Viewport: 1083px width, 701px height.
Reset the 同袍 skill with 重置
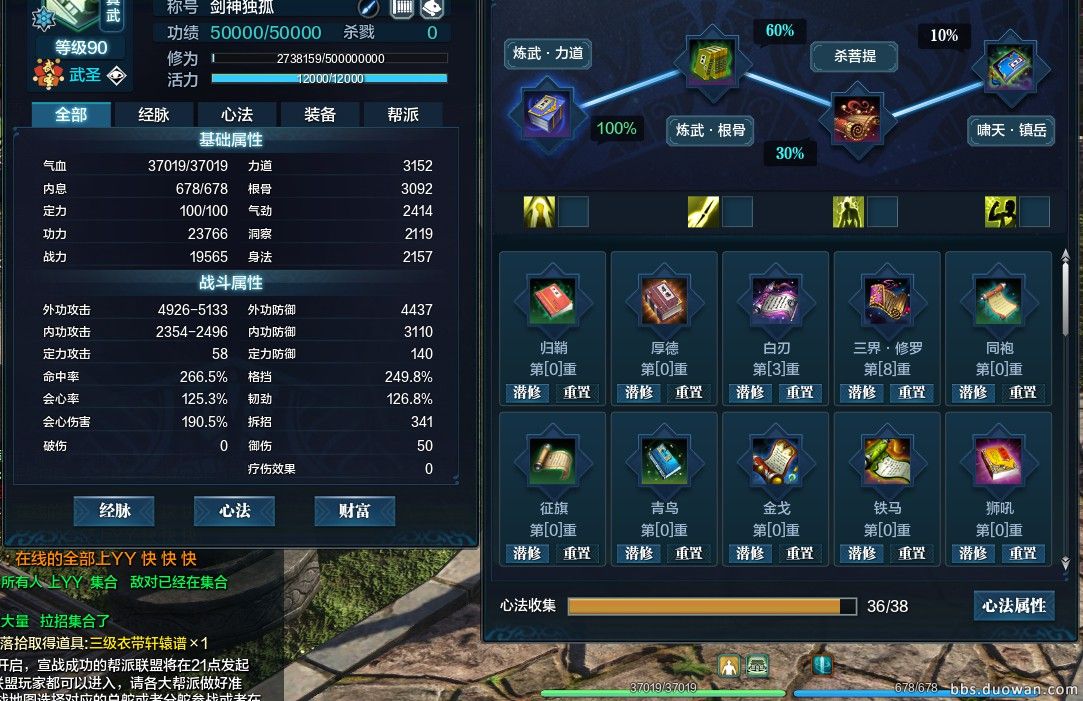1022,392
